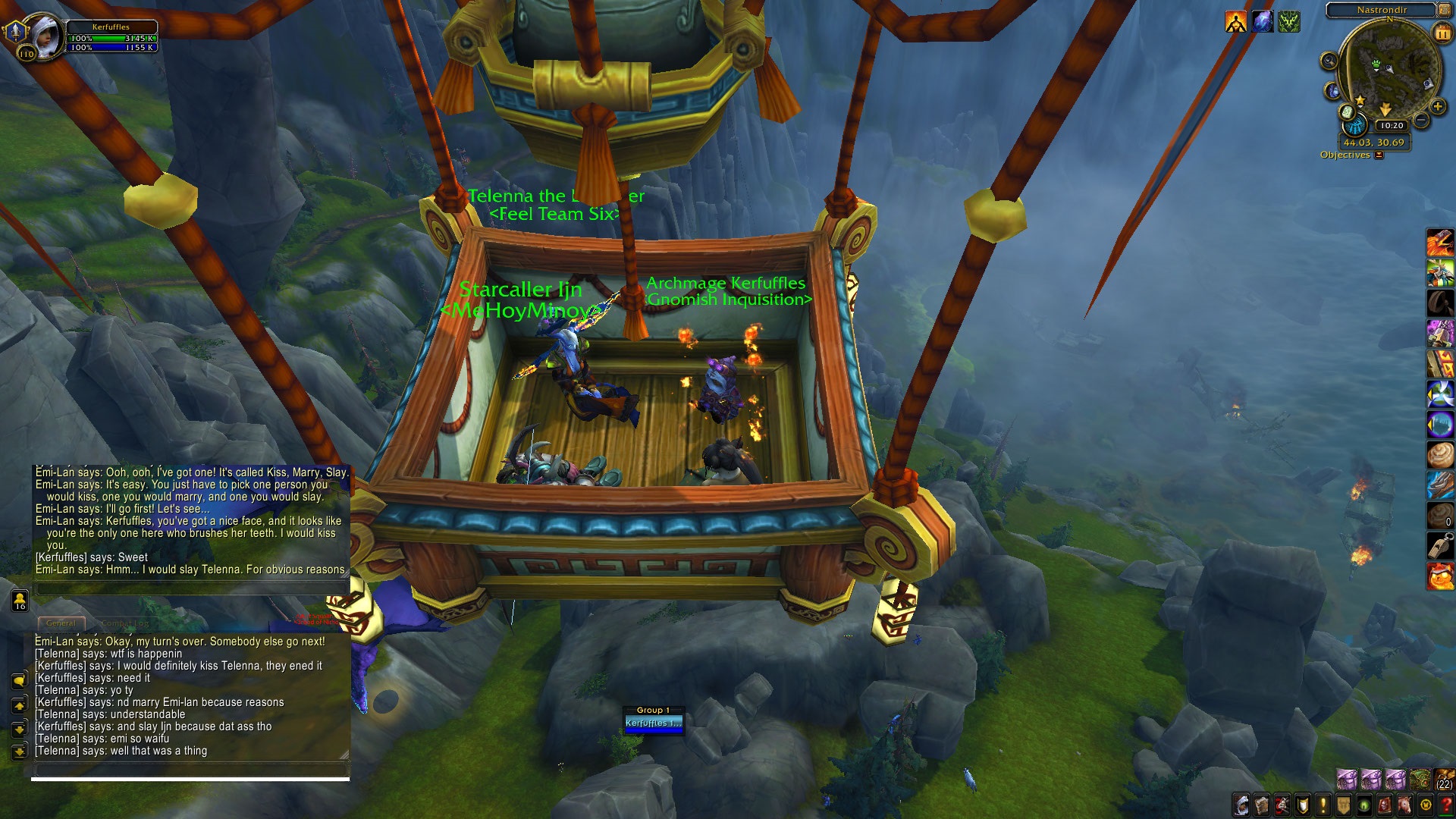
Task: Open the red question mark help button
Action: coord(1446,805)
